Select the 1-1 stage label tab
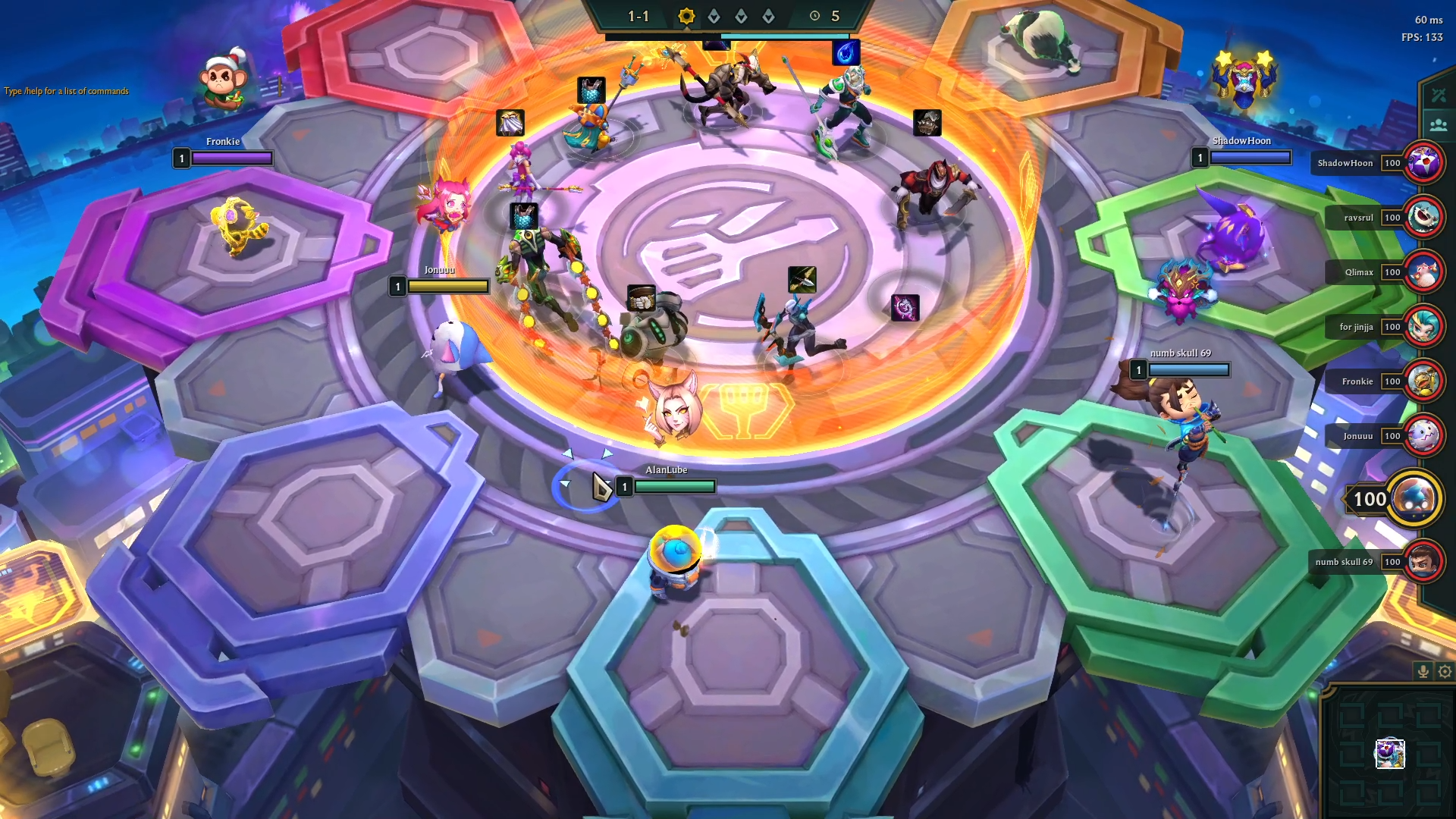The width and height of the screenshot is (1456, 819). point(637,14)
